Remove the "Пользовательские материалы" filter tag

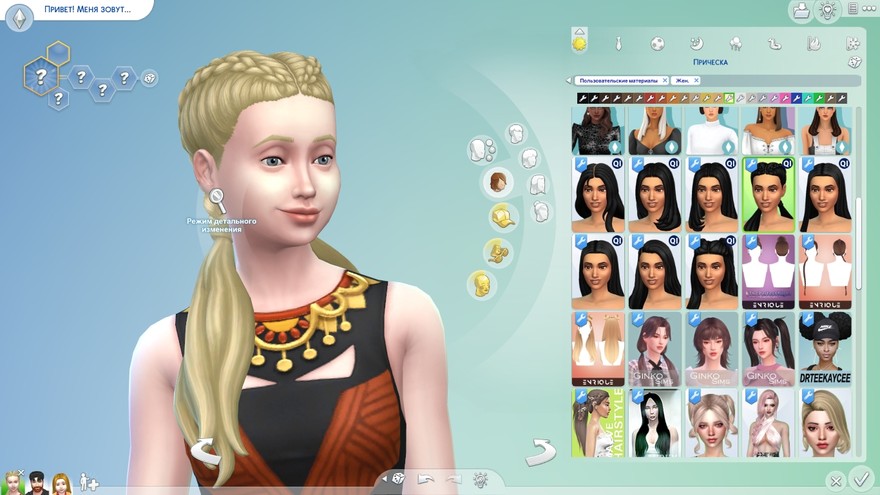[664, 80]
